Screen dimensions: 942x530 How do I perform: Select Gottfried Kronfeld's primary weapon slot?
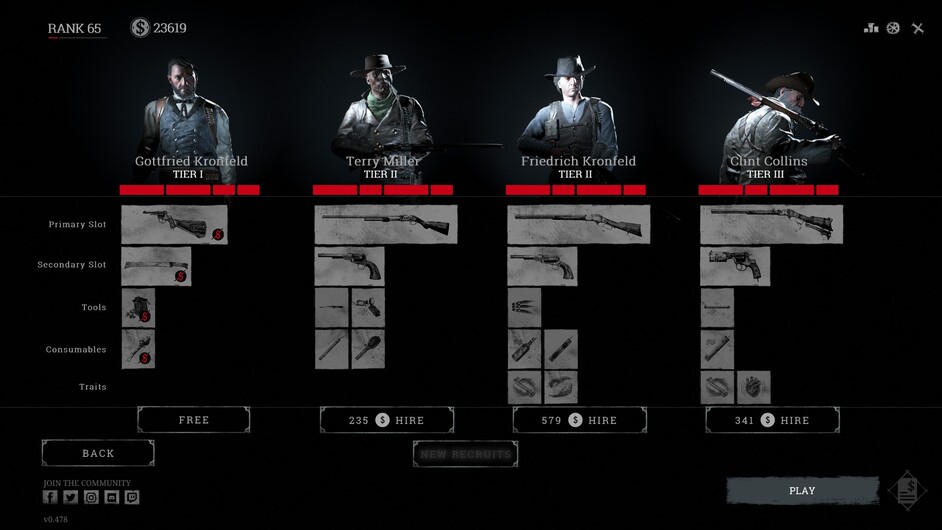(x=174, y=224)
